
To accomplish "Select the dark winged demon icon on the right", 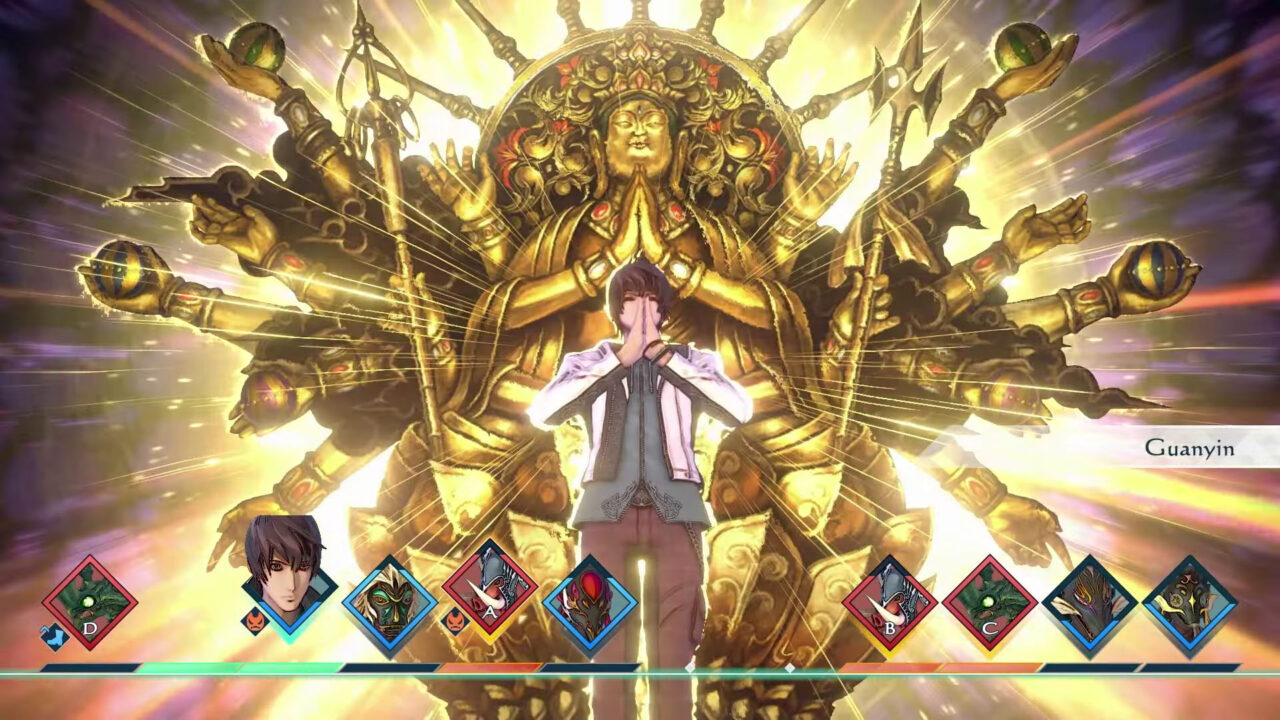I will click(1089, 602).
